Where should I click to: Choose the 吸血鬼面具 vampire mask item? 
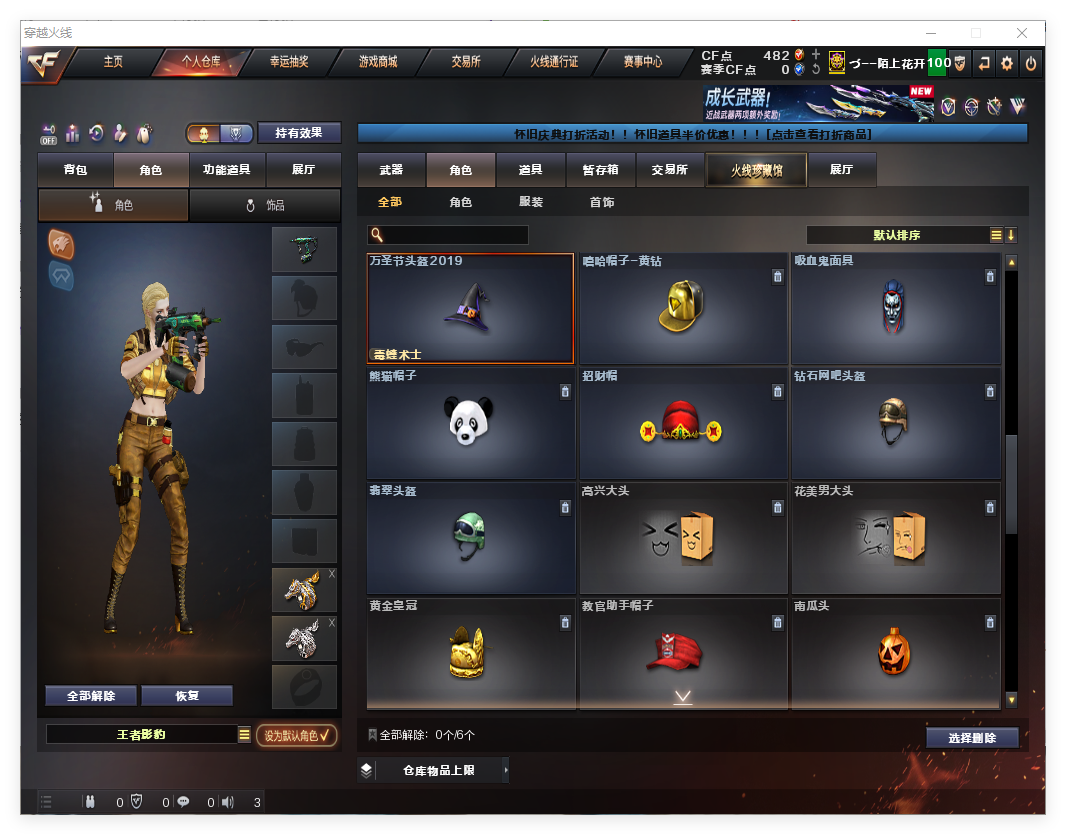point(895,307)
